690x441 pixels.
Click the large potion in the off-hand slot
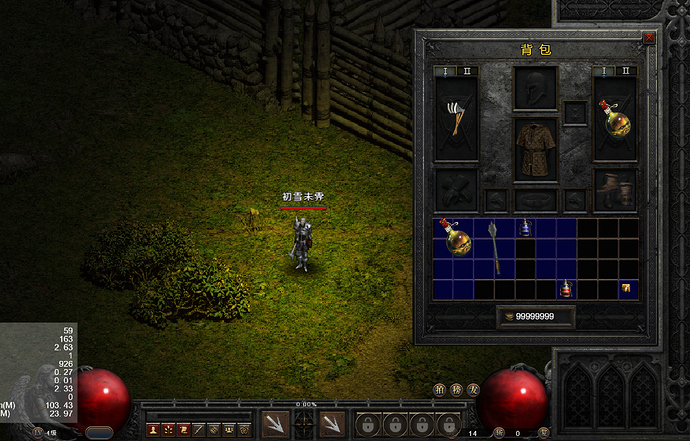[x=616, y=119]
